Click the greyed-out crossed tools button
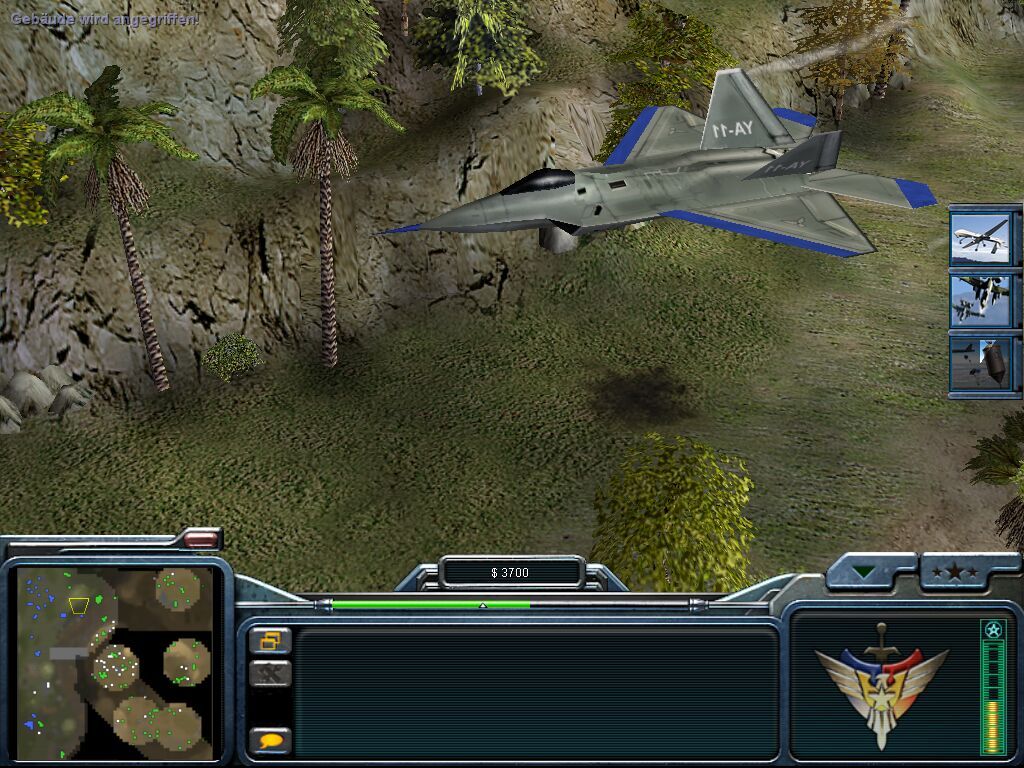This screenshot has width=1024, height=768. click(270, 673)
